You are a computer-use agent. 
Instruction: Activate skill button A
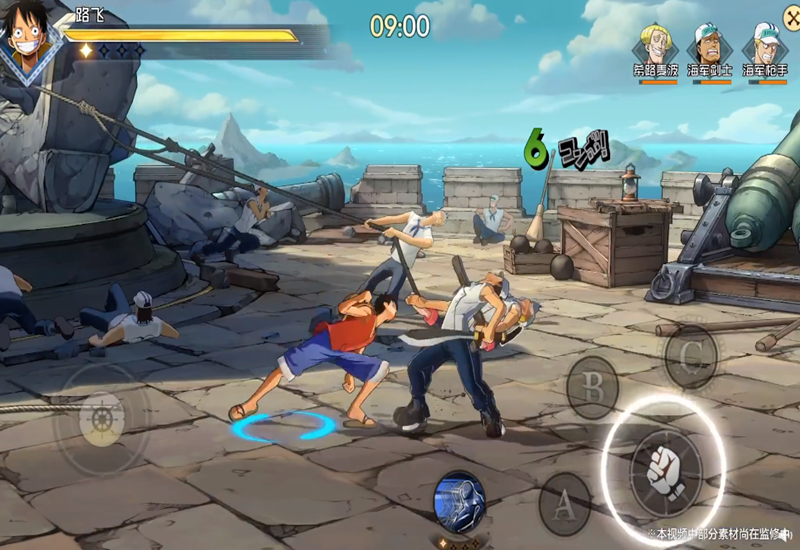pos(564,505)
